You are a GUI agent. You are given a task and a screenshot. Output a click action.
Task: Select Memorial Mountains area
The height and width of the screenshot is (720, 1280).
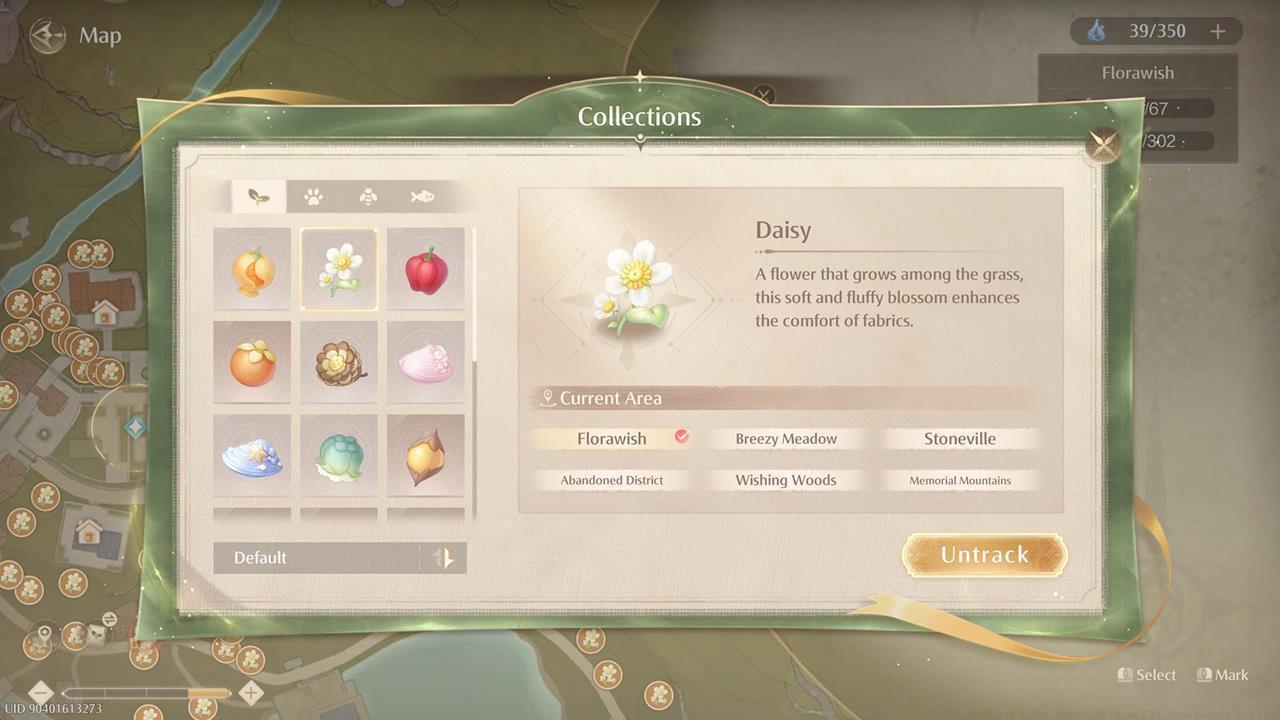pos(959,480)
